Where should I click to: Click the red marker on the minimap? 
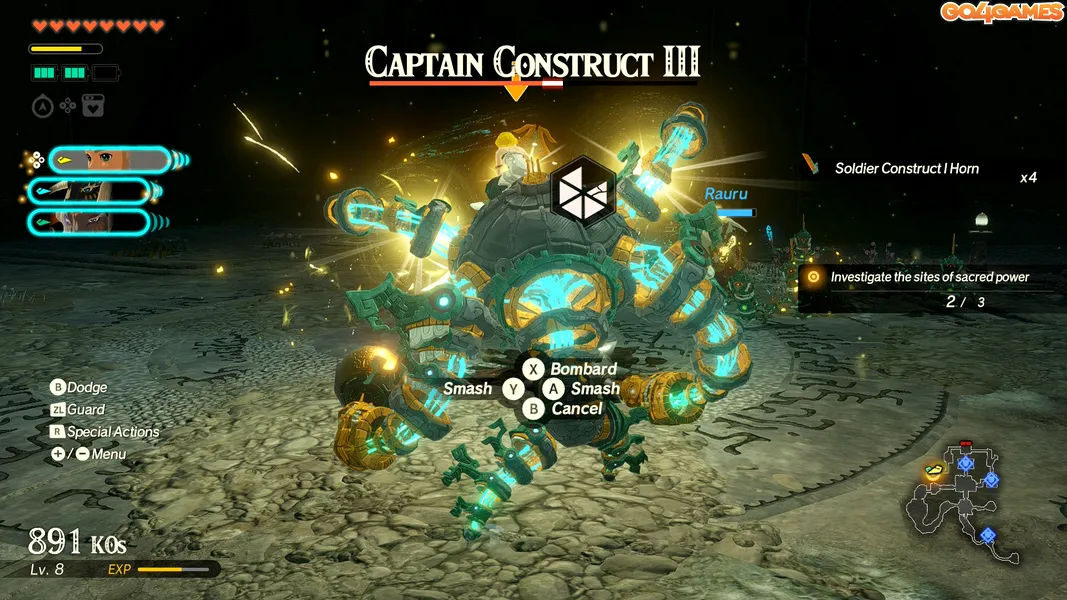(965, 443)
